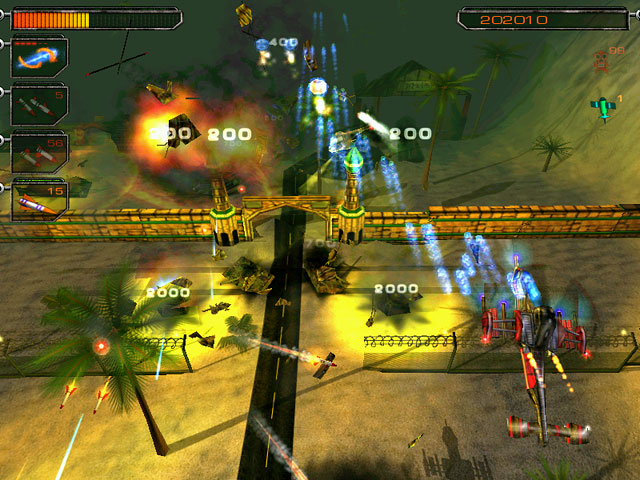Activate the striped rocket slot with 15 ammo
Viewport: 640px width, 480px height.
39,198
